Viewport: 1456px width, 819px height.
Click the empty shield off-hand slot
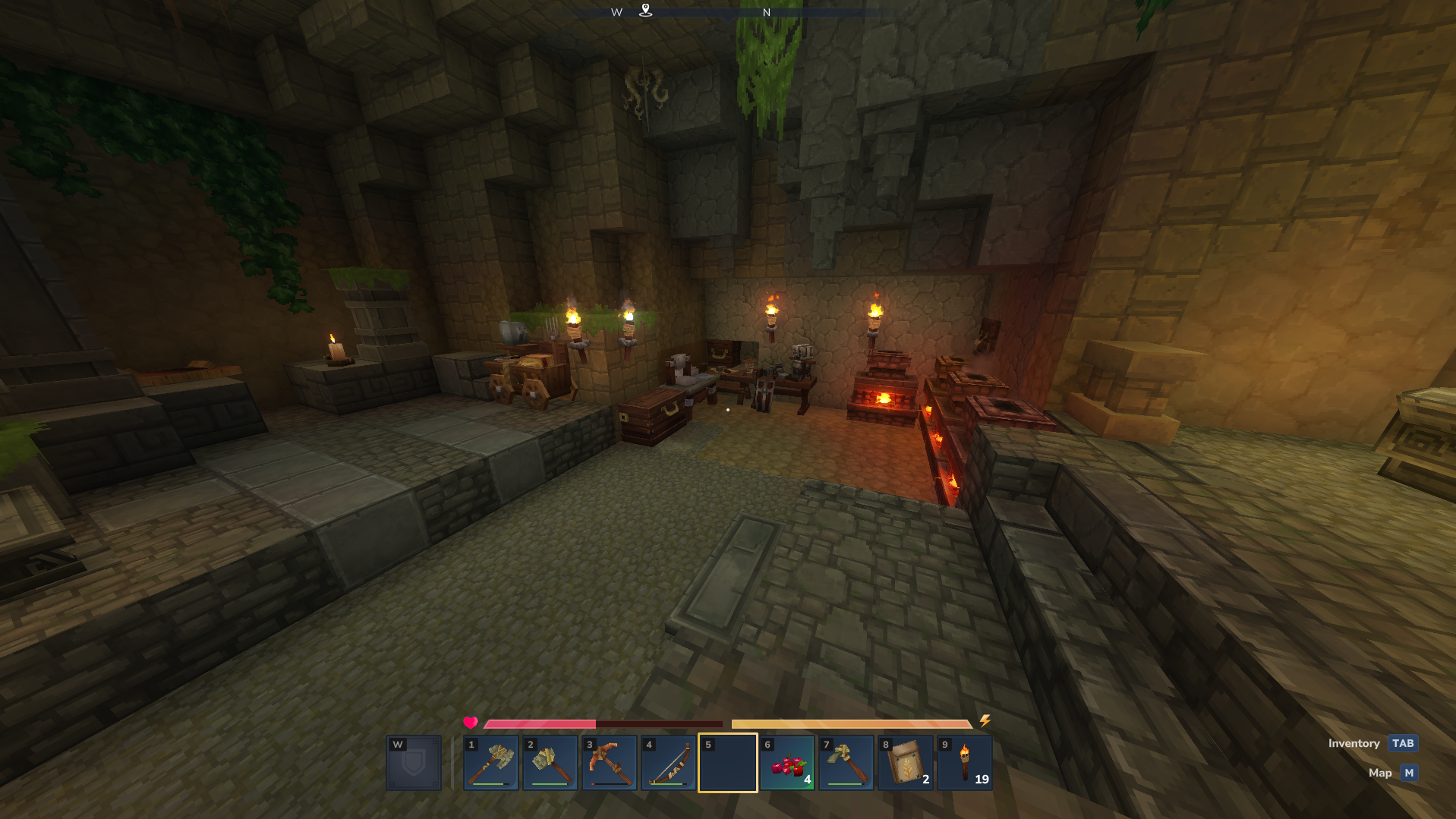(414, 763)
